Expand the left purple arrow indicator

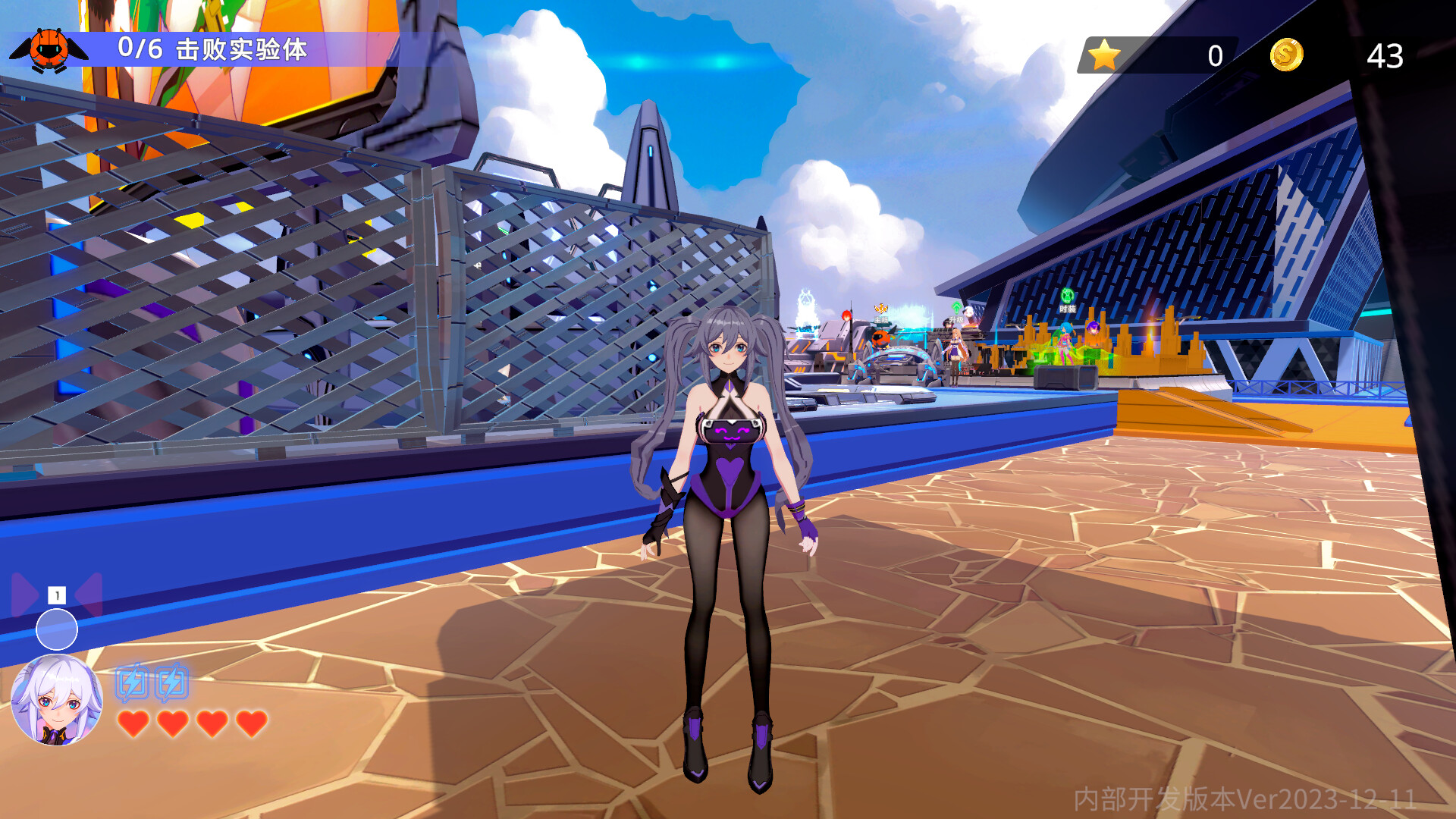[x=24, y=595]
